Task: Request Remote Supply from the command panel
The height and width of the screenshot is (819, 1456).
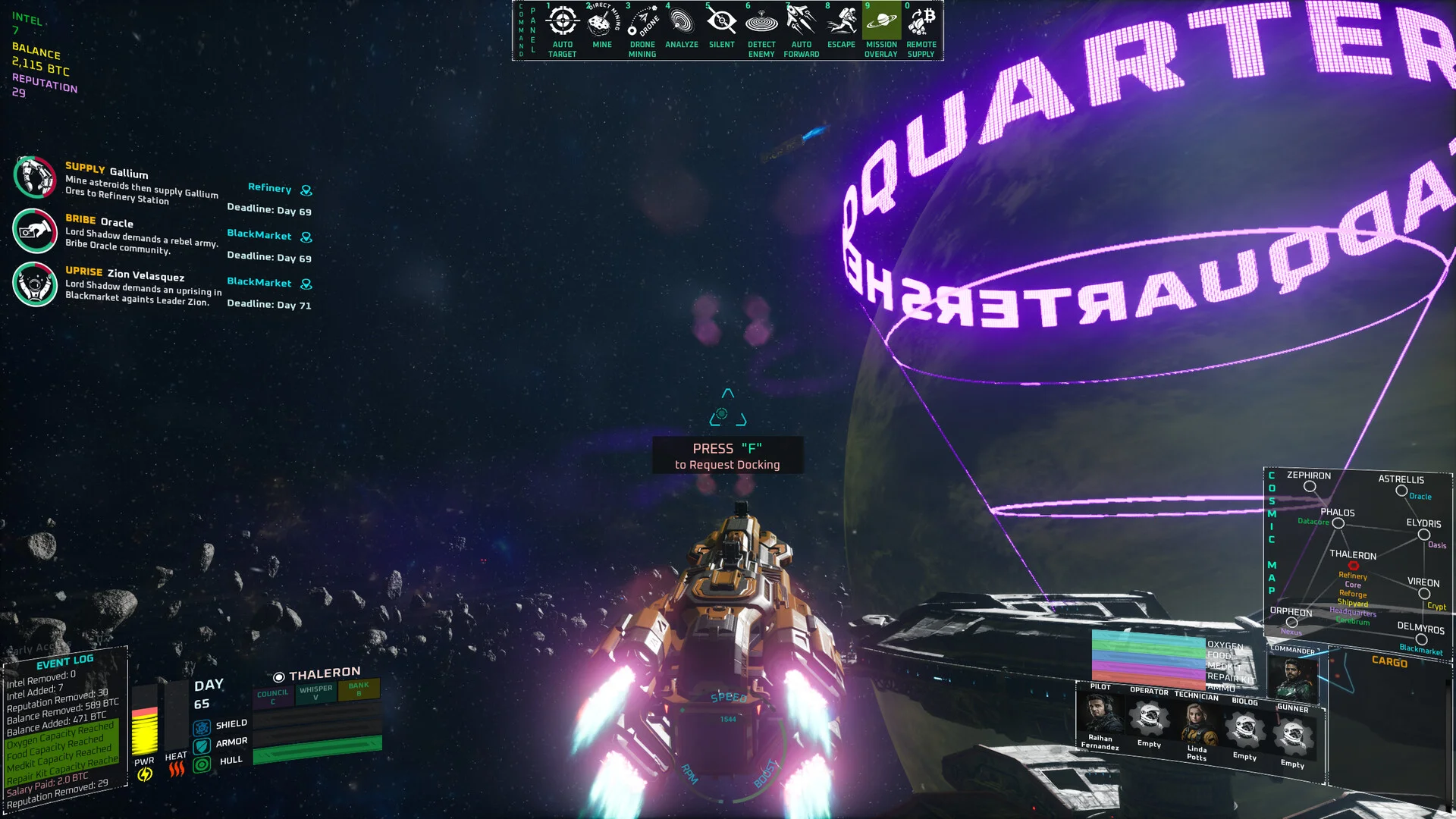Action: pyautogui.click(x=921, y=21)
